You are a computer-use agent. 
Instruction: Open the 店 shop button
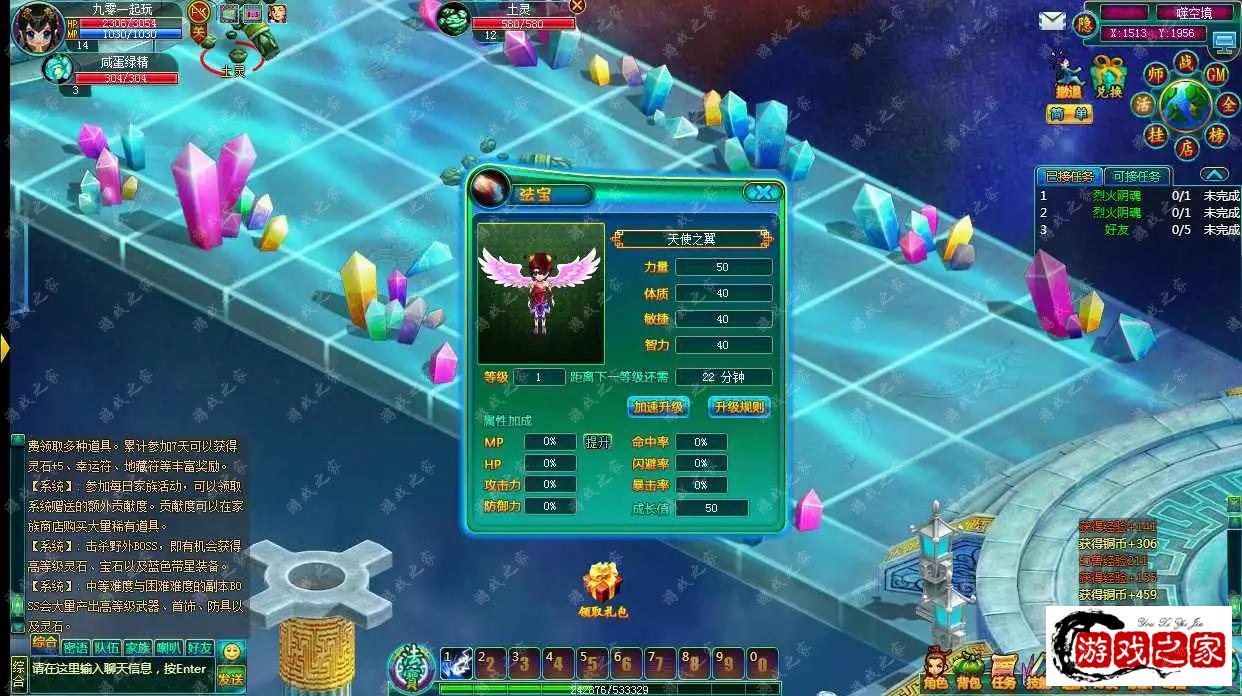point(1186,149)
